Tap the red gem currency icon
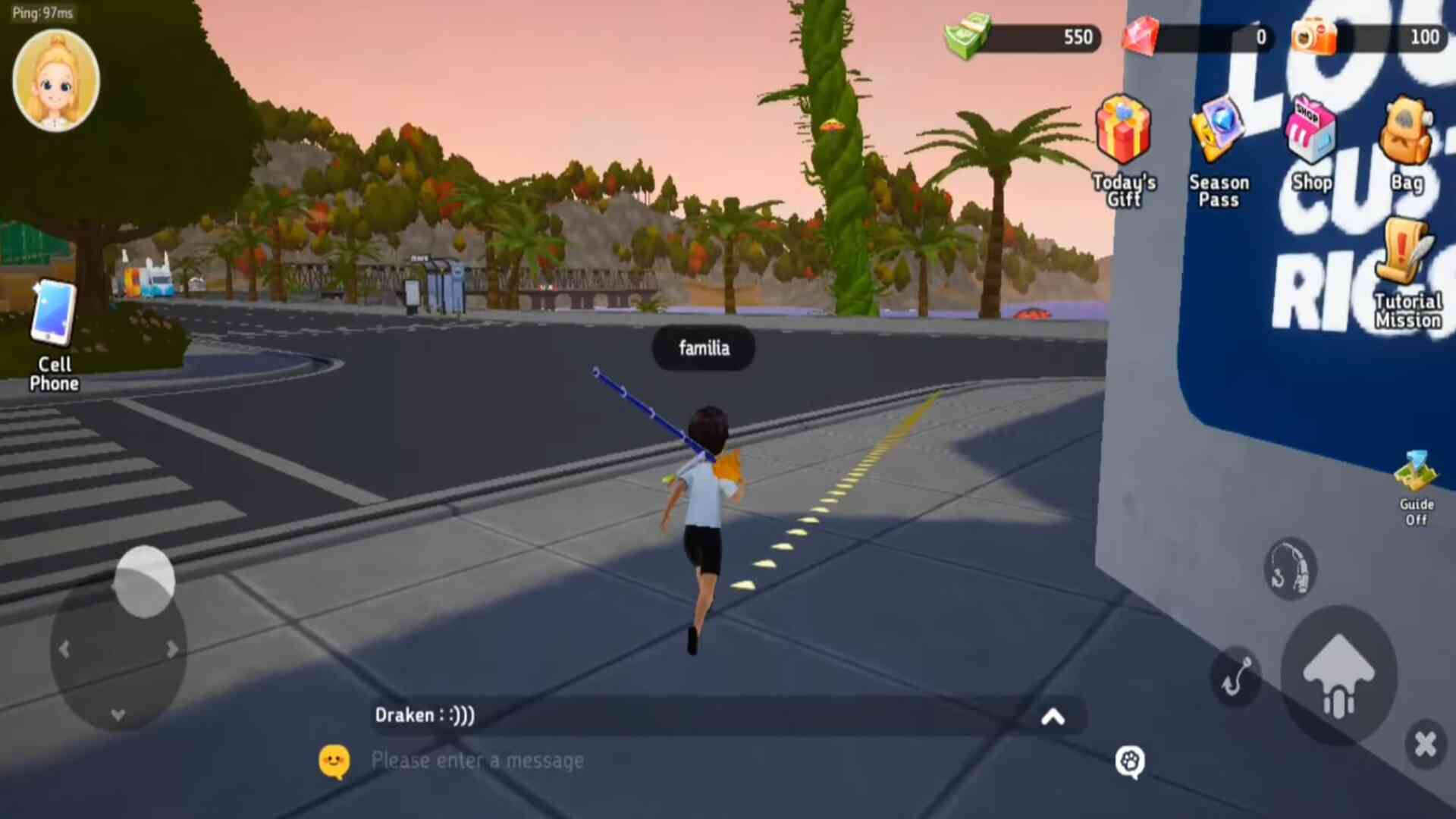 (x=1141, y=36)
